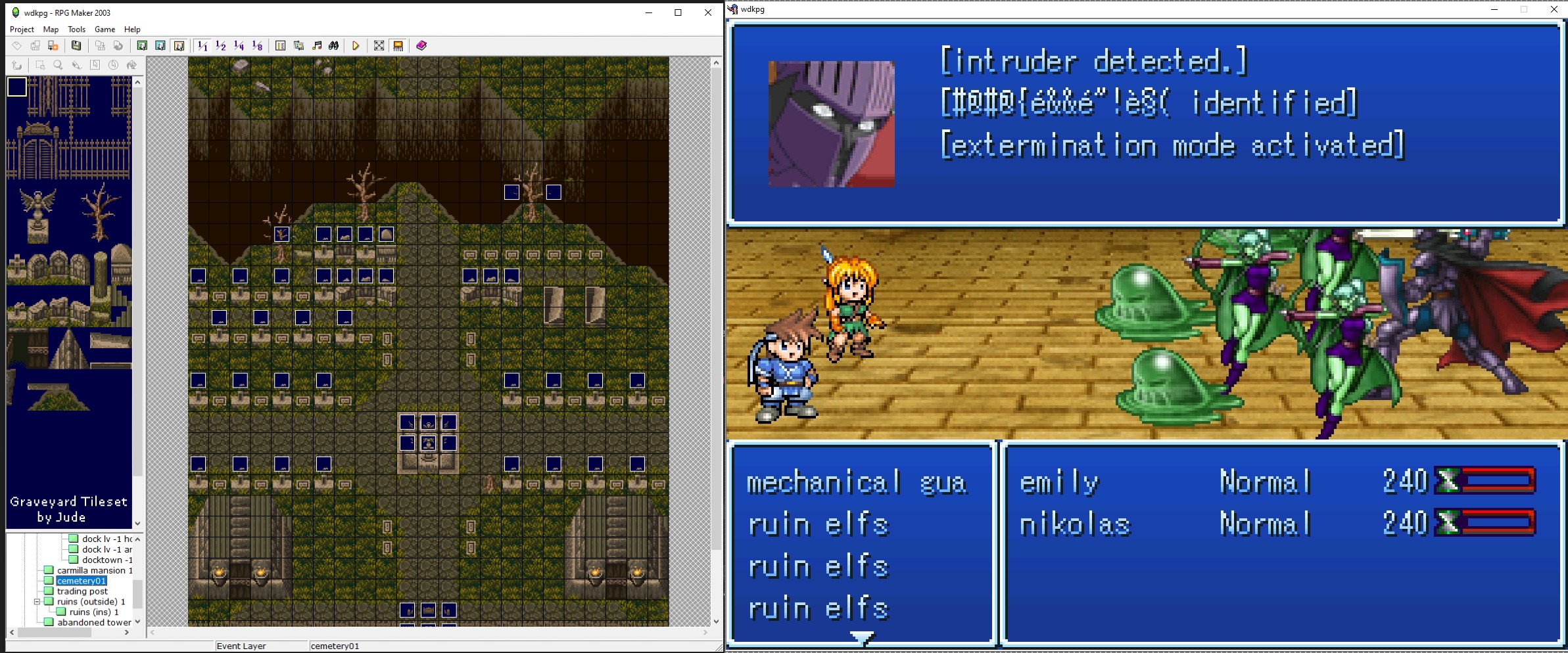Pick nikolas in the party status list

1074,525
